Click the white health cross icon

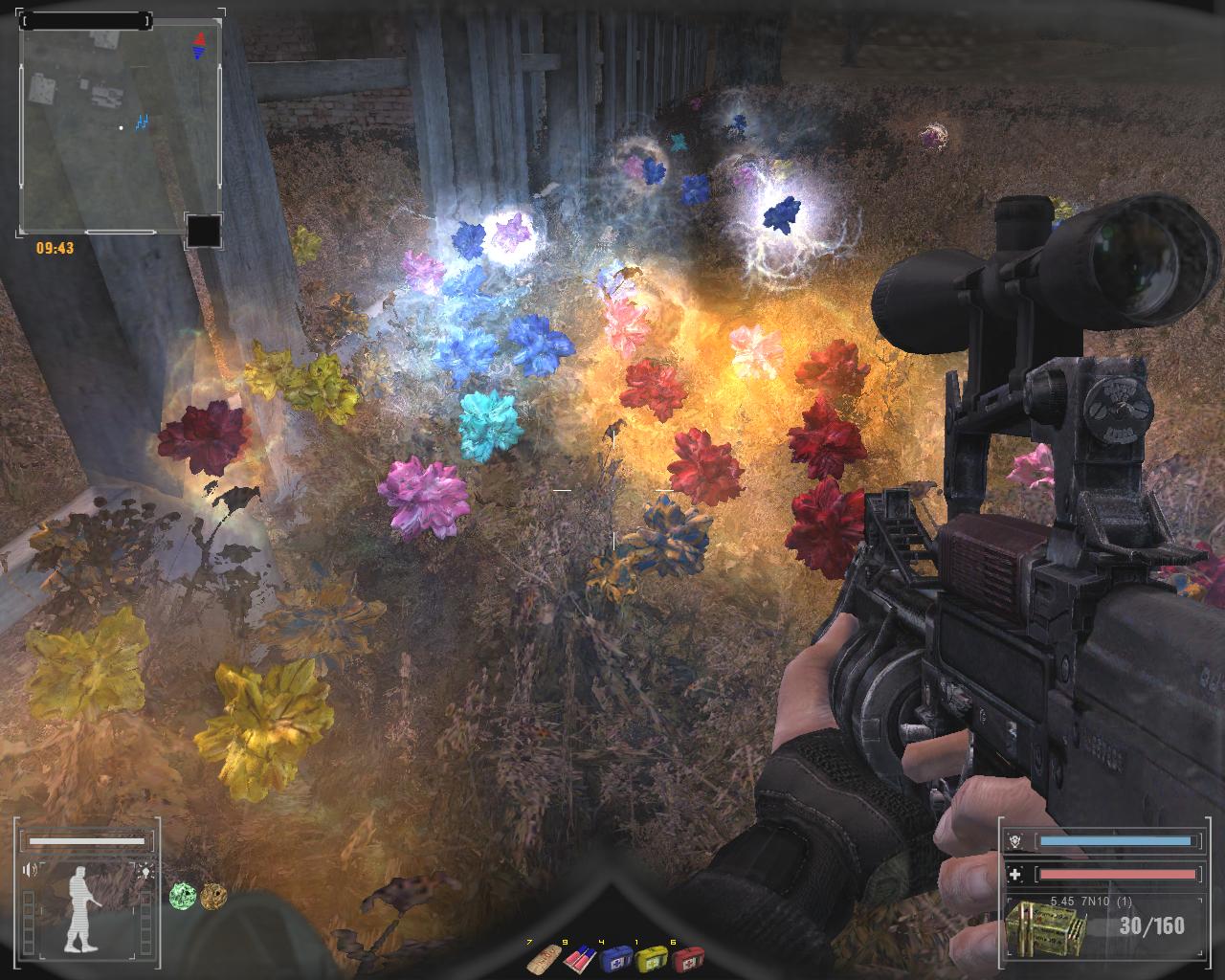point(1016,874)
